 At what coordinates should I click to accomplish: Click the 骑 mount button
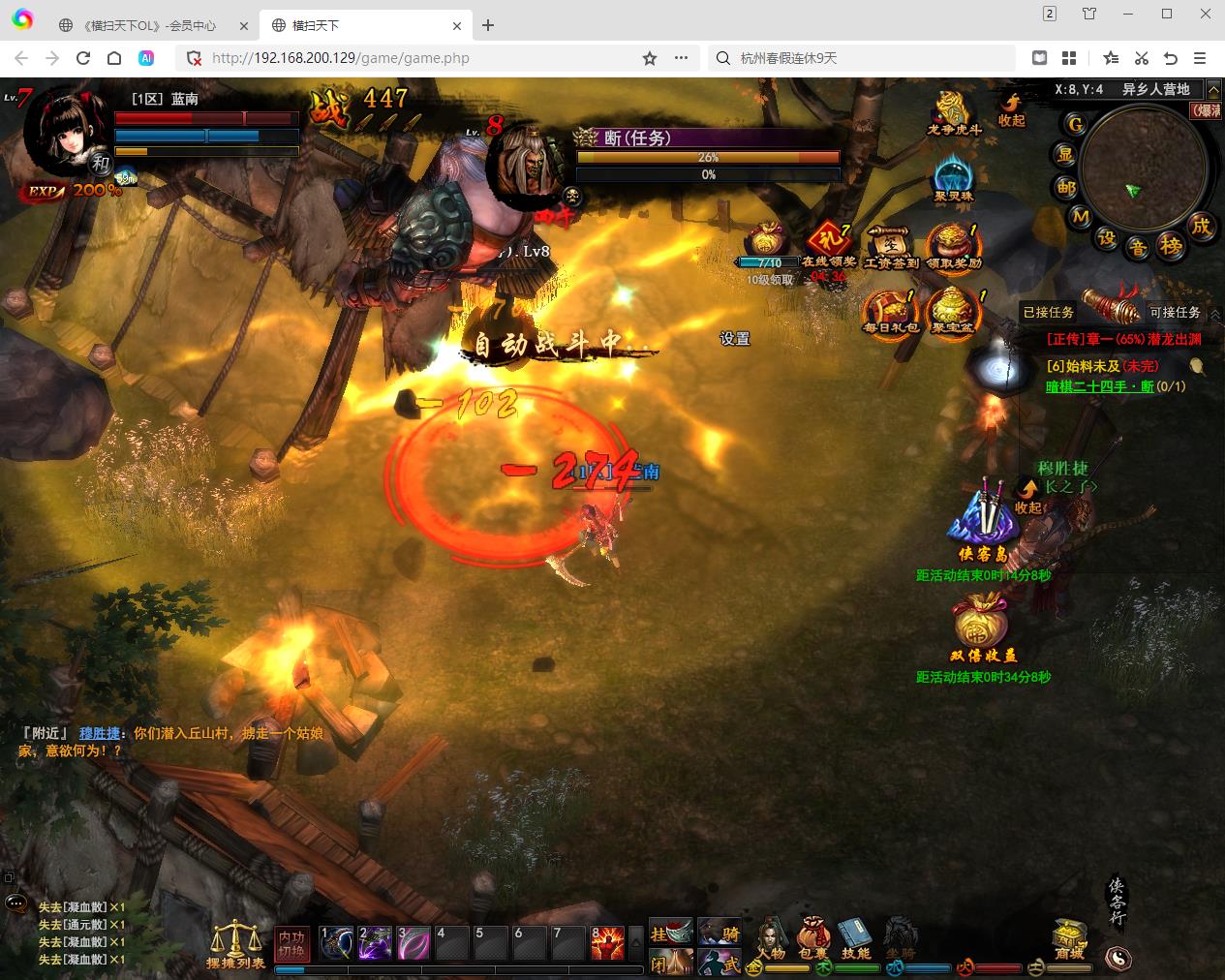pos(720,932)
